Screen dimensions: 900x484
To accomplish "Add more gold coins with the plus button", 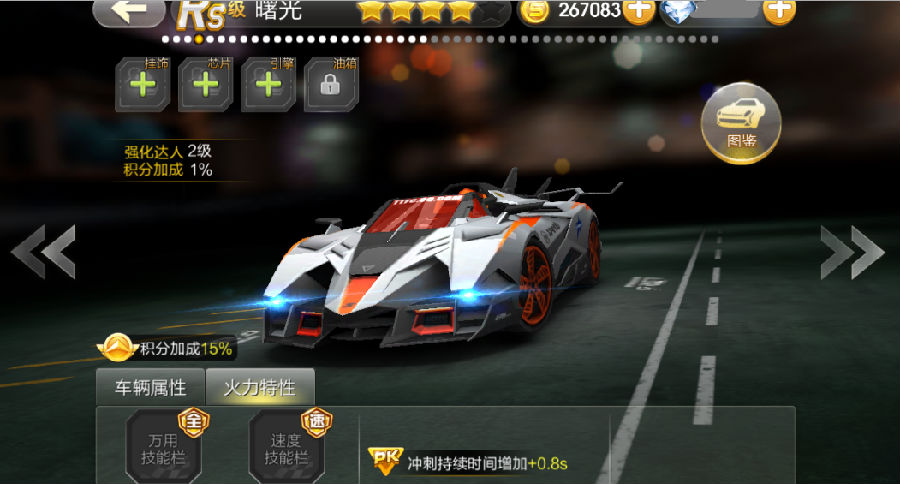I will [x=639, y=11].
